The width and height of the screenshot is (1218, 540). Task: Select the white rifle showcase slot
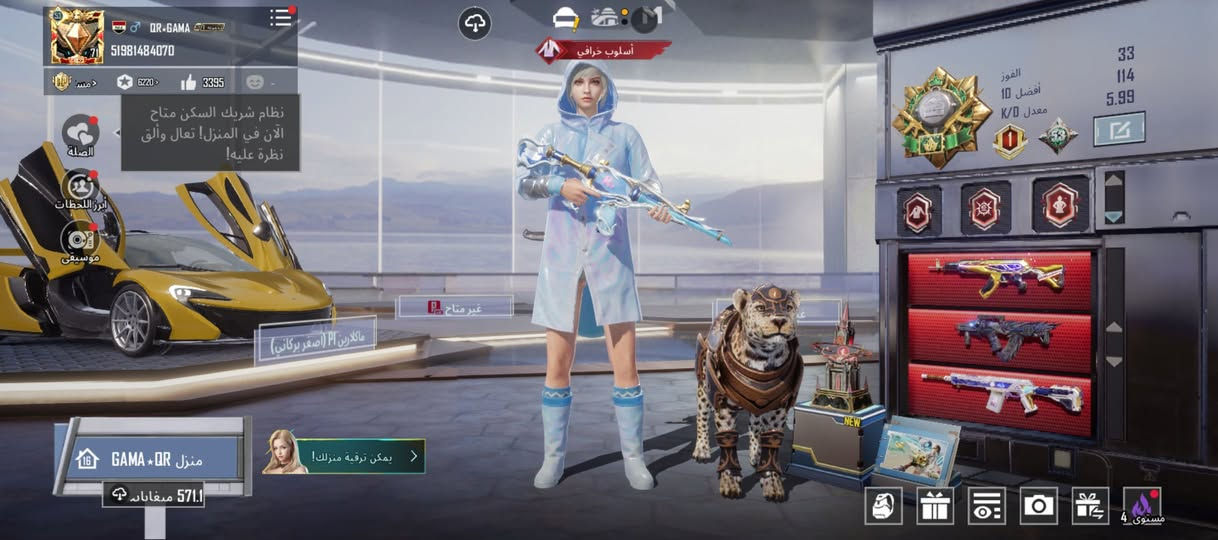point(998,392)
